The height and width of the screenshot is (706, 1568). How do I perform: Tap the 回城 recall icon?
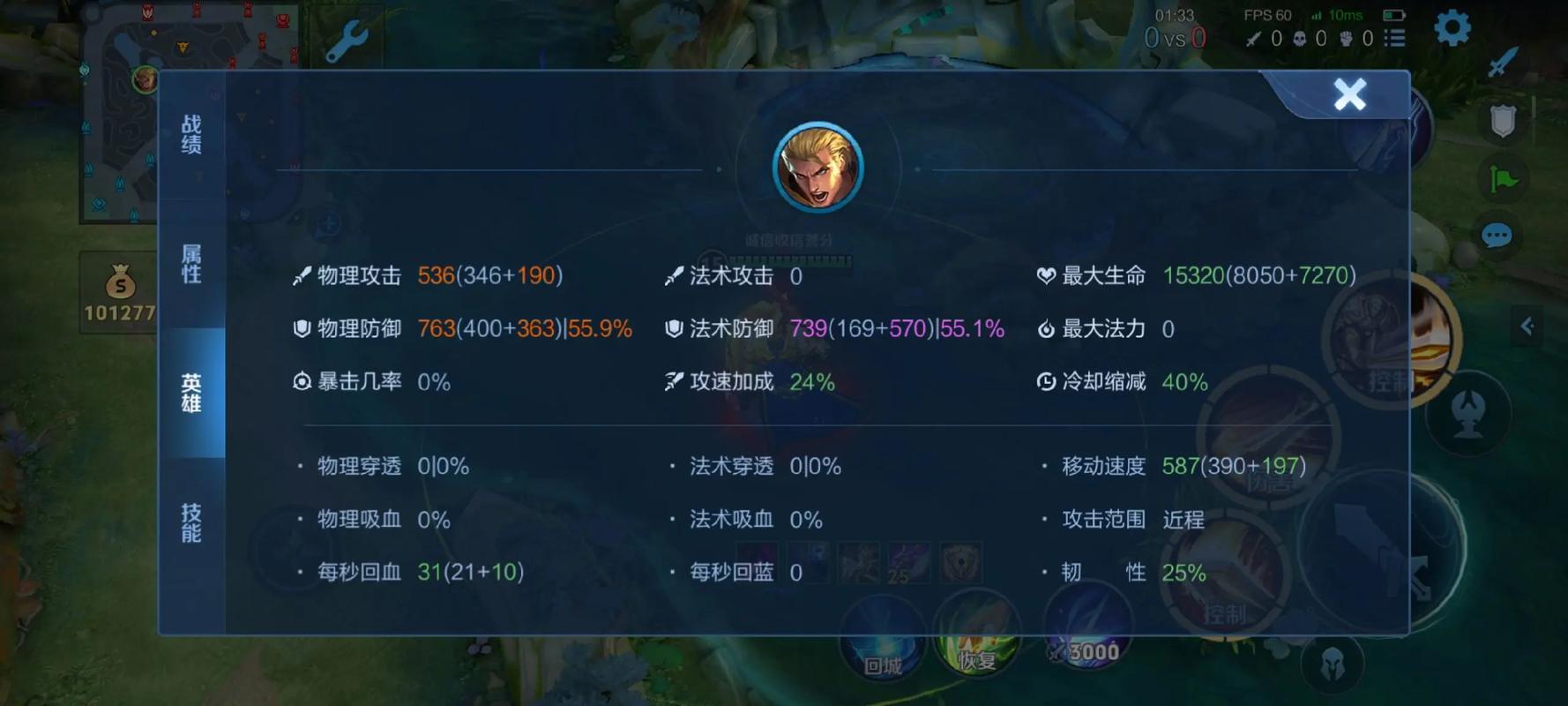[x=885, y=633]
